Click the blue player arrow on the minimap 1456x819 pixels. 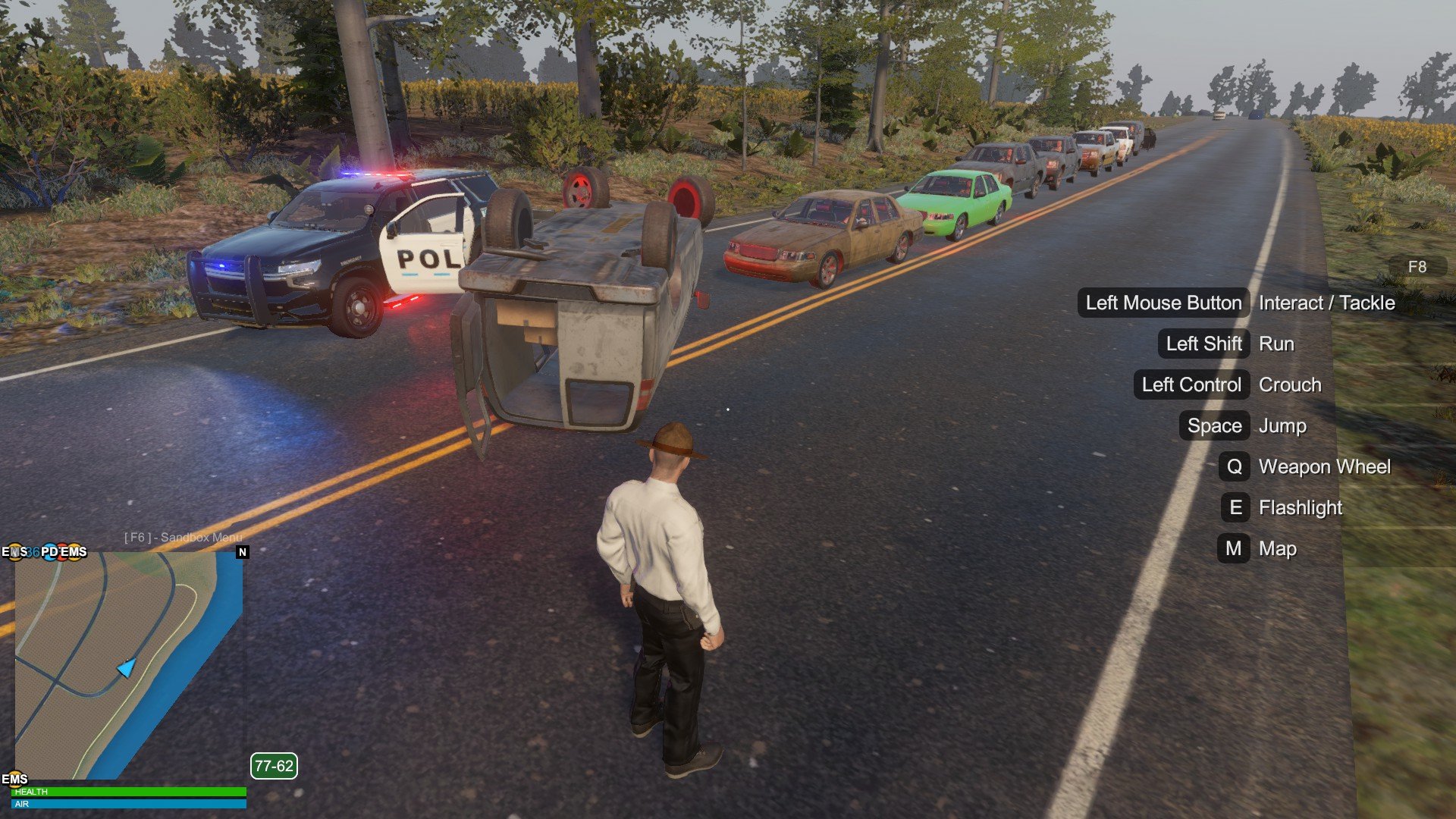click(127, 668)
